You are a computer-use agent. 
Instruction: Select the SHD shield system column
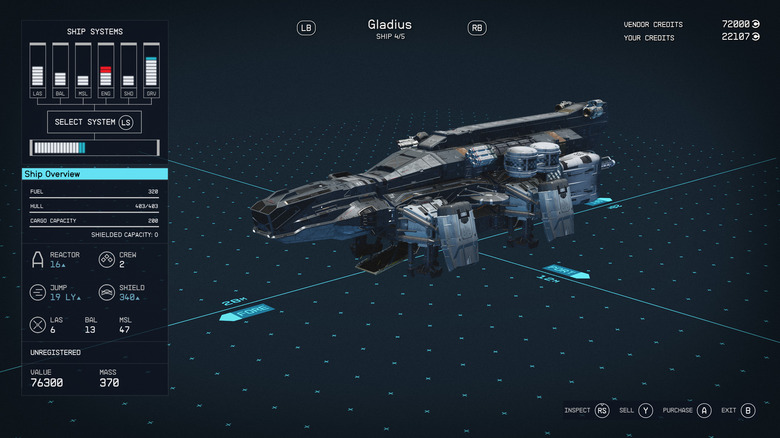pos(128,70)
